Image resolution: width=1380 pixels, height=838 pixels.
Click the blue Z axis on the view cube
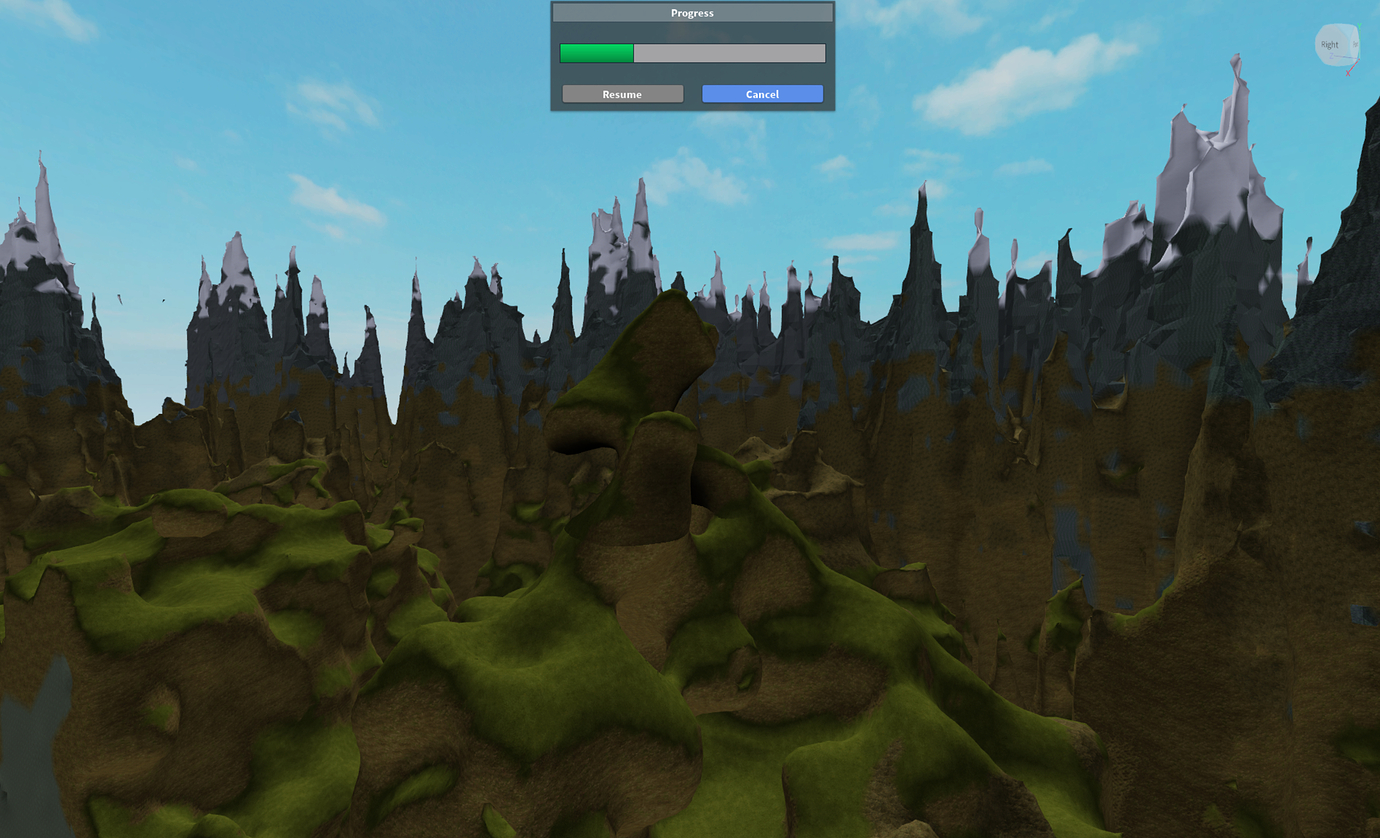1332,55
